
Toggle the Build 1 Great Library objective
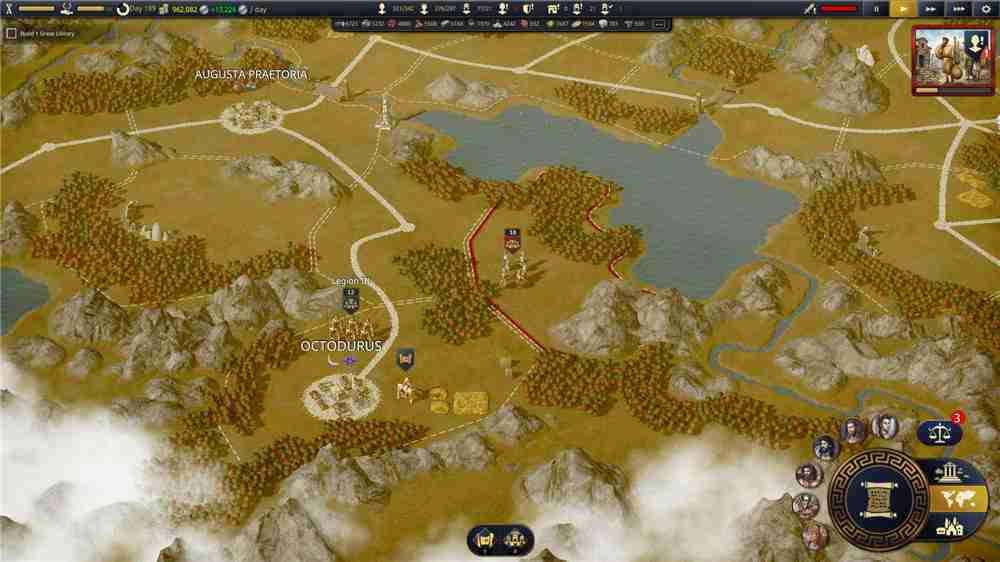click(x=11, y=33)
